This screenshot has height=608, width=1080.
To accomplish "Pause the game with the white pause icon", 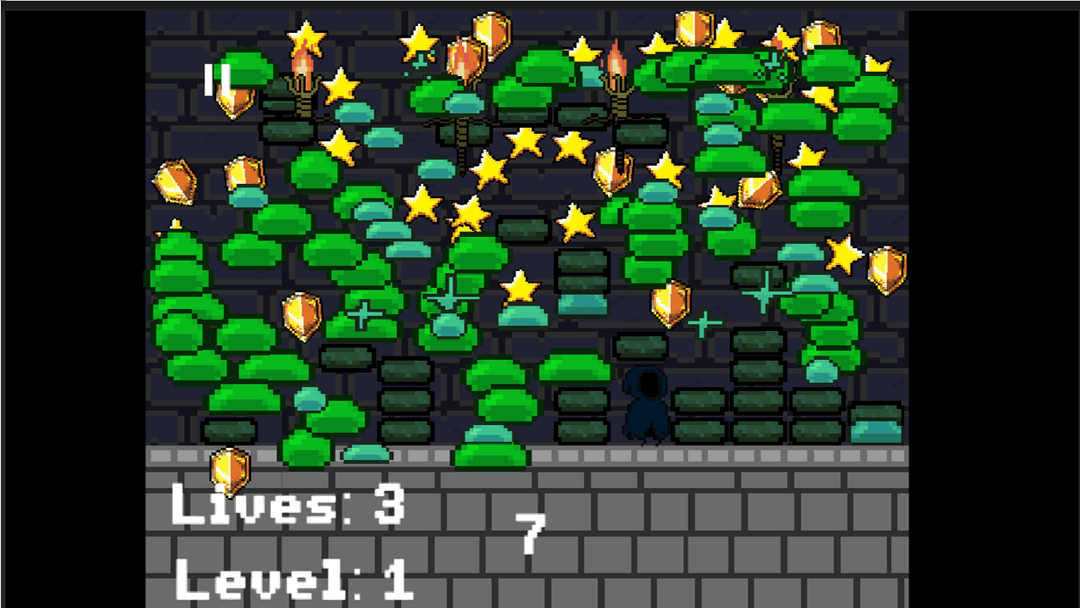I will (x=217, y=80).
